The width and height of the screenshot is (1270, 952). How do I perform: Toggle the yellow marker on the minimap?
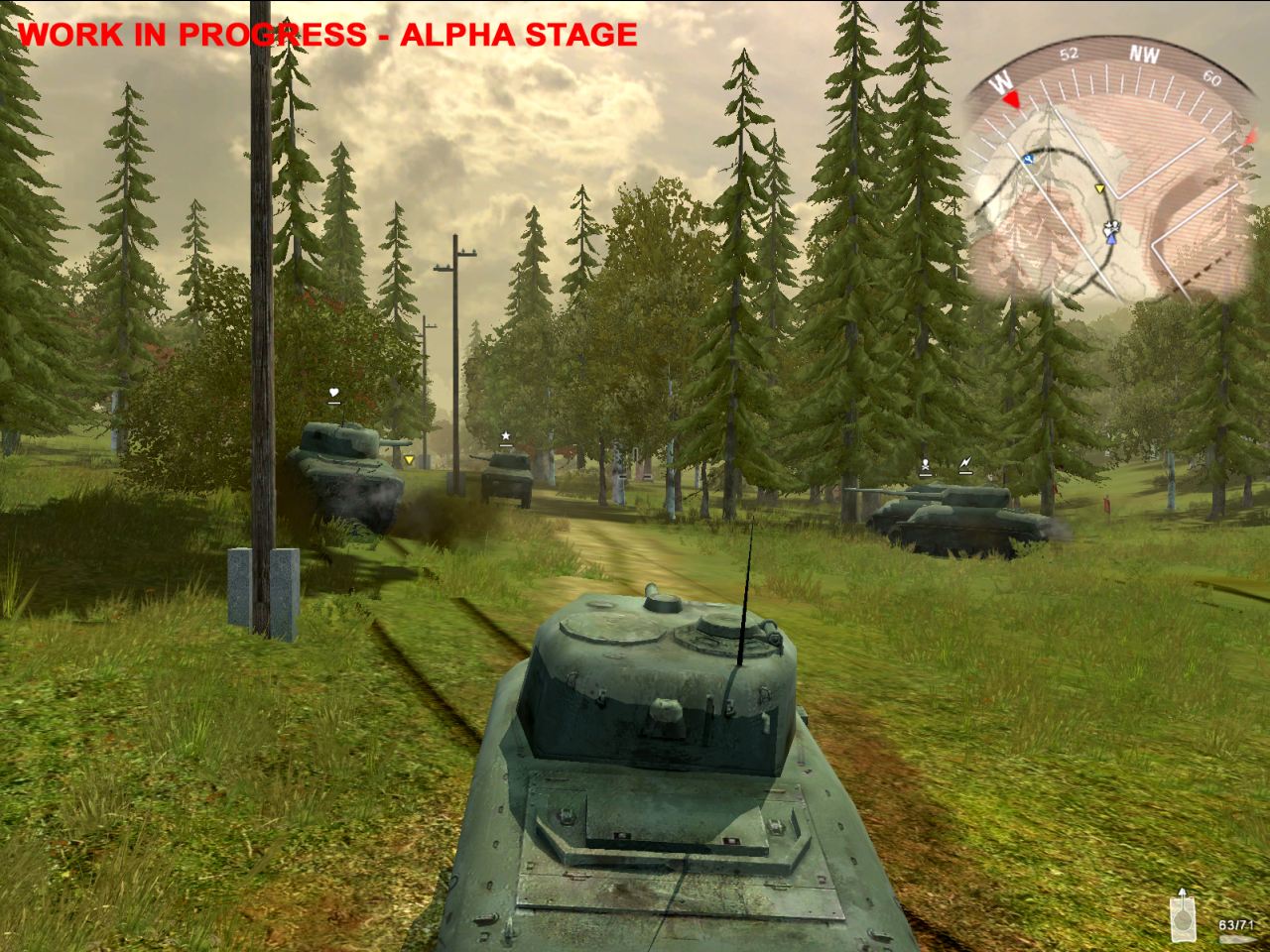click(1099, 188)
